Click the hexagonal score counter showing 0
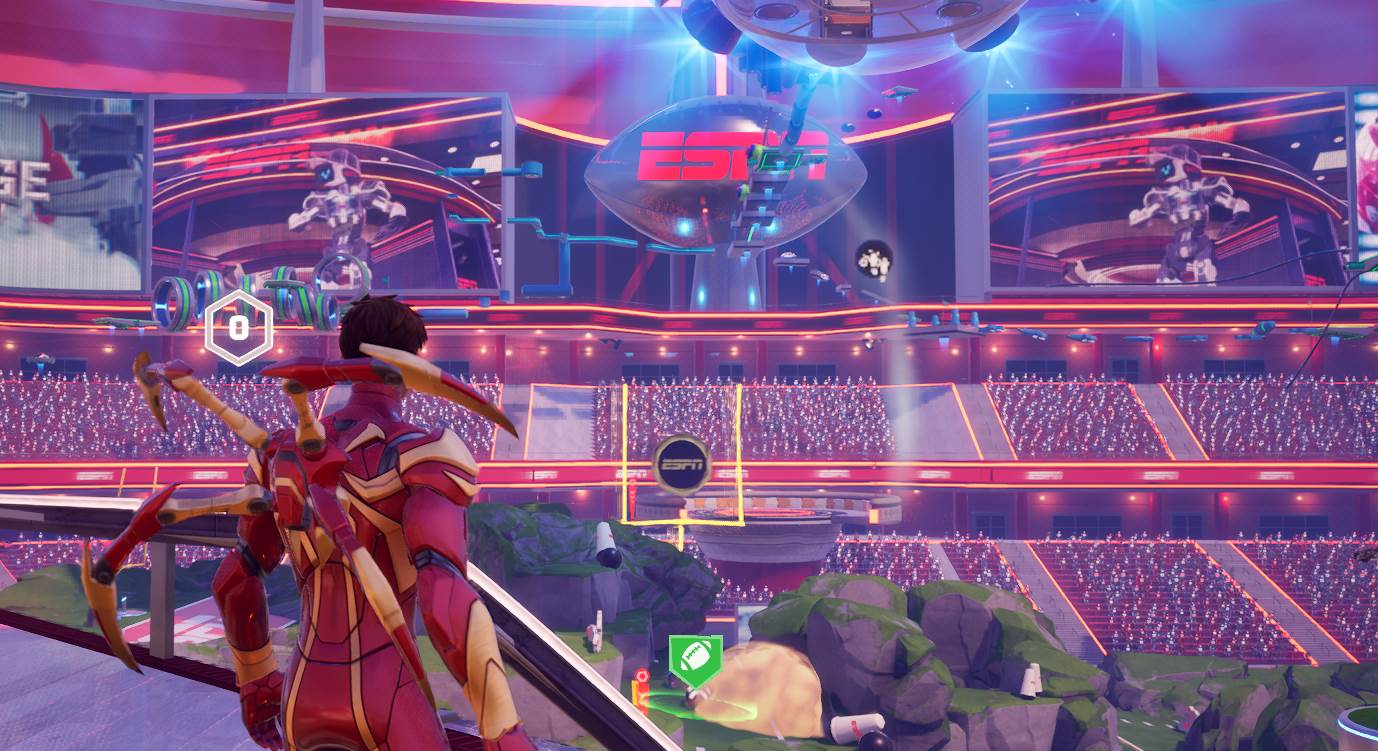The height and width of the screenshot is (751, 1378). click(237, 327)
